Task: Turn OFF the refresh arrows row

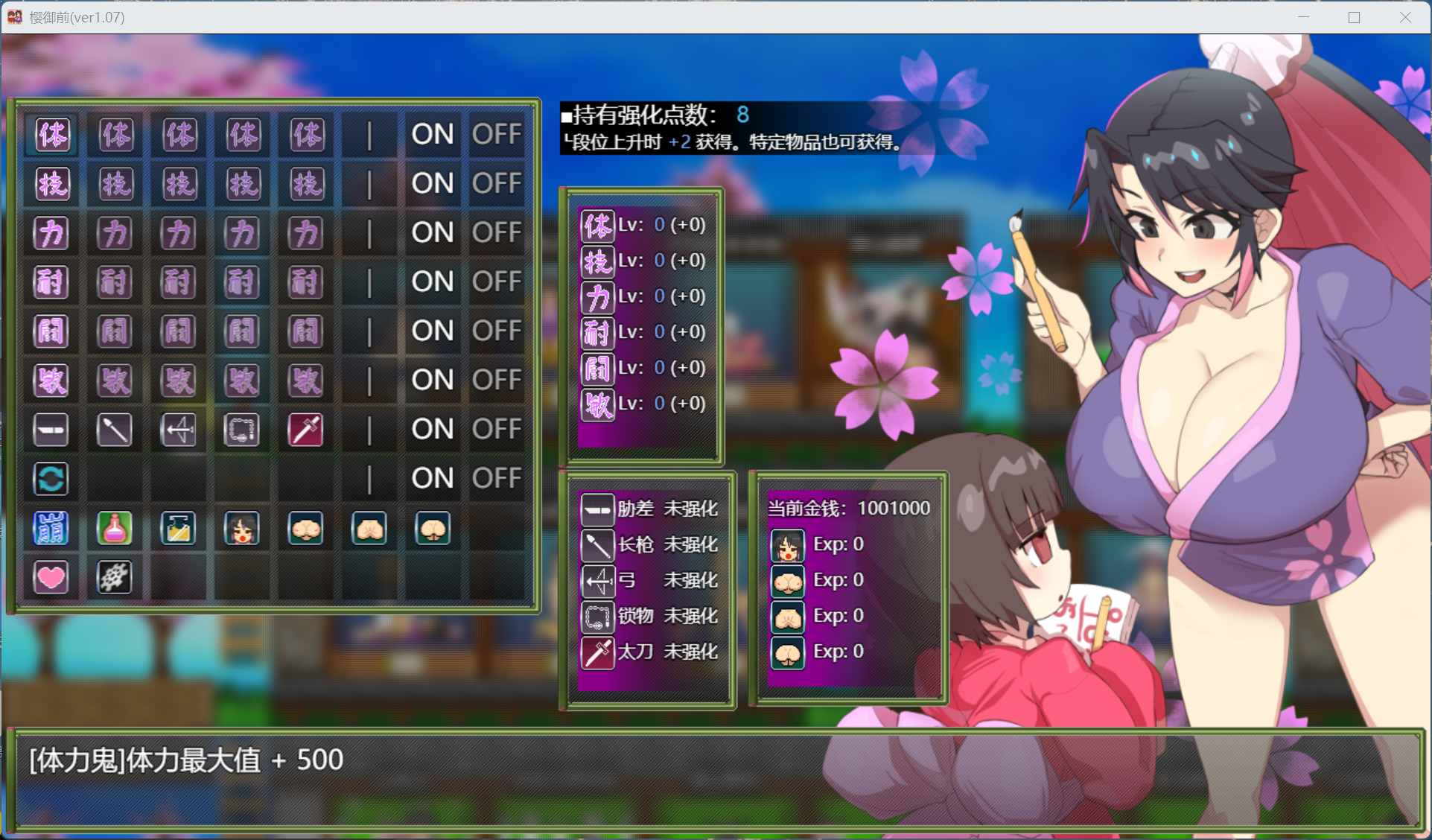Action: coord(497,479)
